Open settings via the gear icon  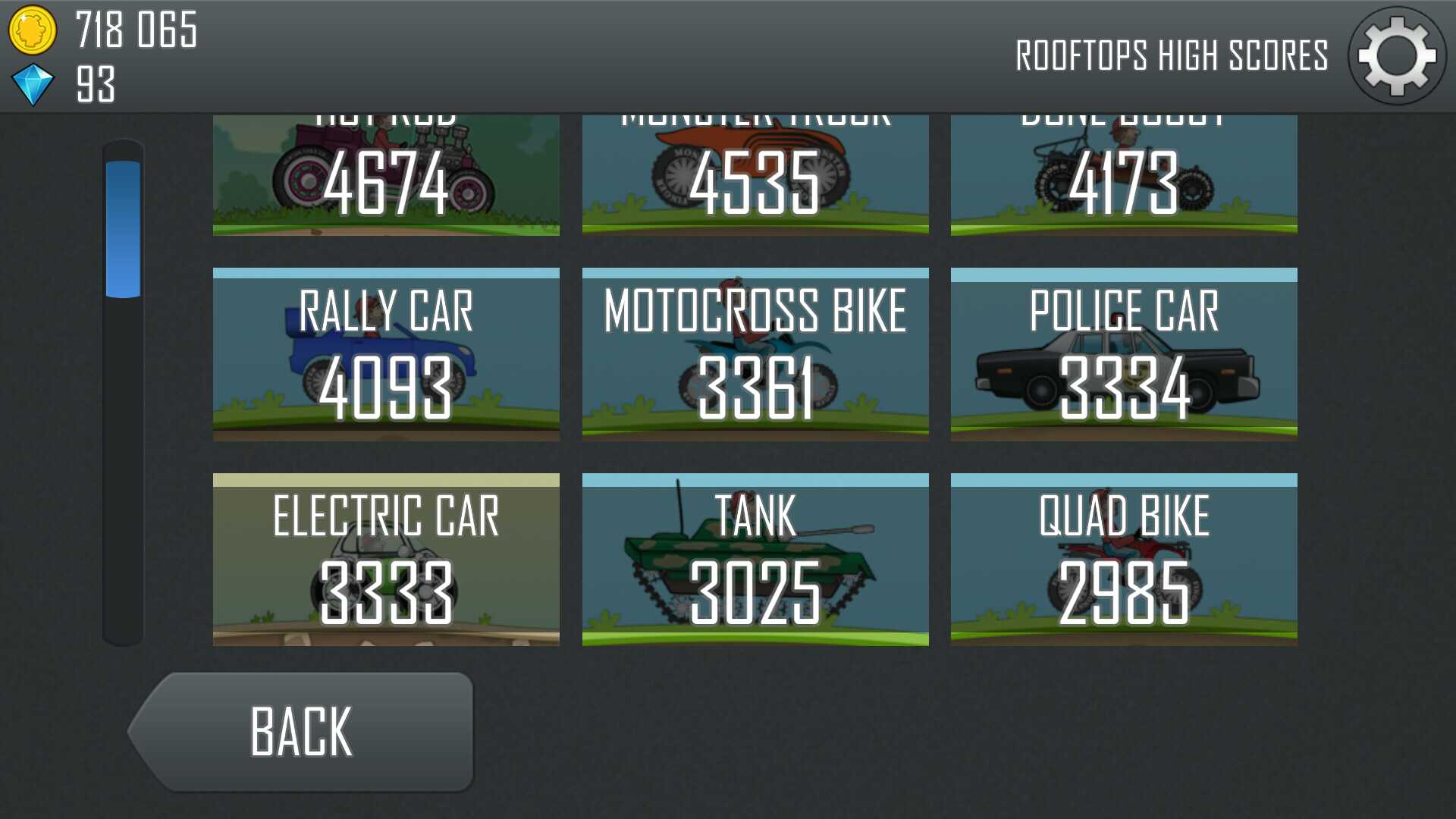click(1397, 56)
